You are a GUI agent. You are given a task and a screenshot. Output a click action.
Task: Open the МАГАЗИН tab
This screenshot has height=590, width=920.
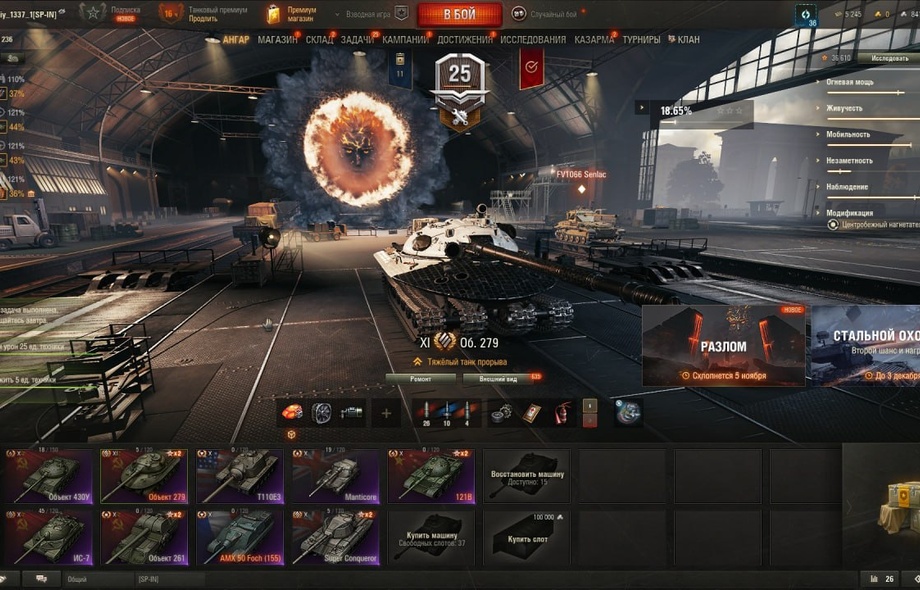(277, 40)
